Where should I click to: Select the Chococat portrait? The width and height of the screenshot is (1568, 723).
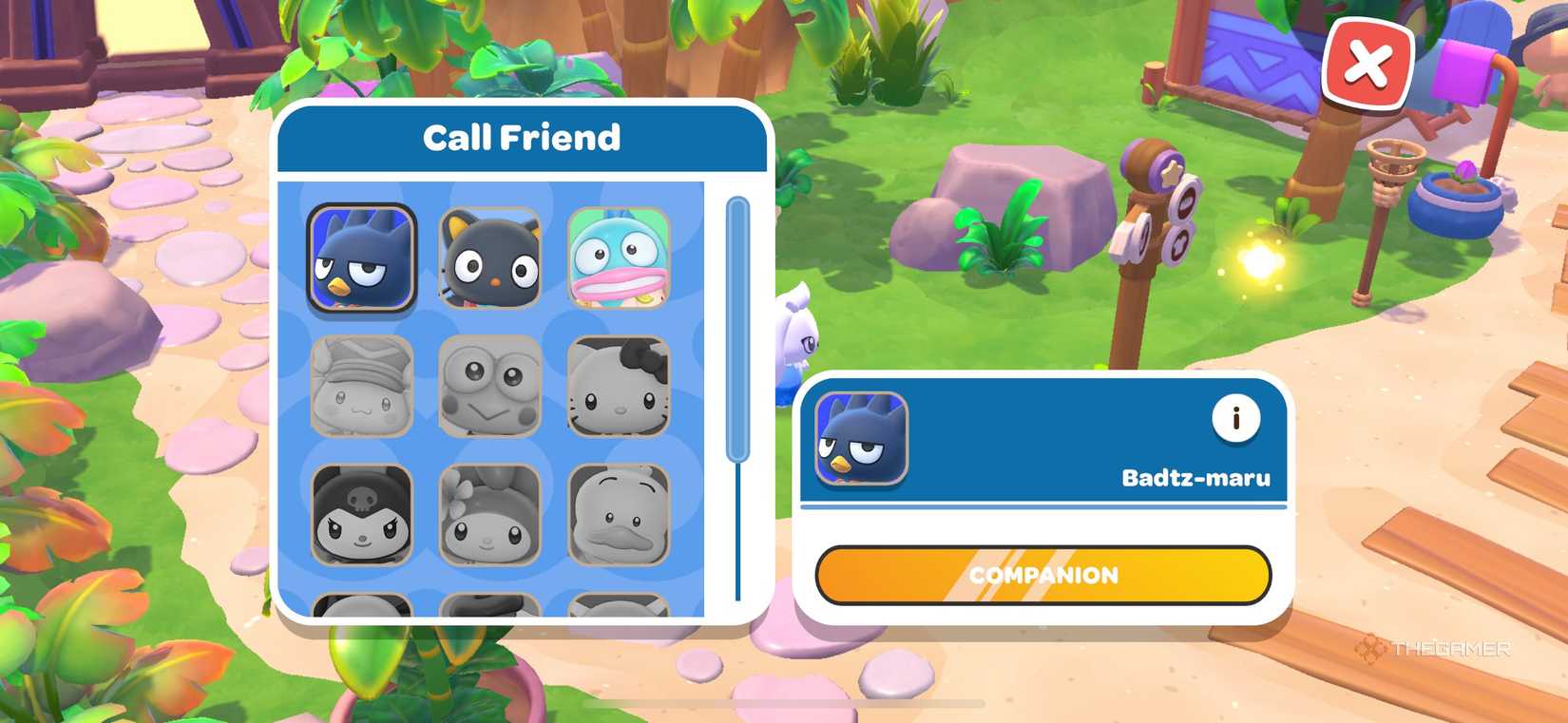pos(491,257)
